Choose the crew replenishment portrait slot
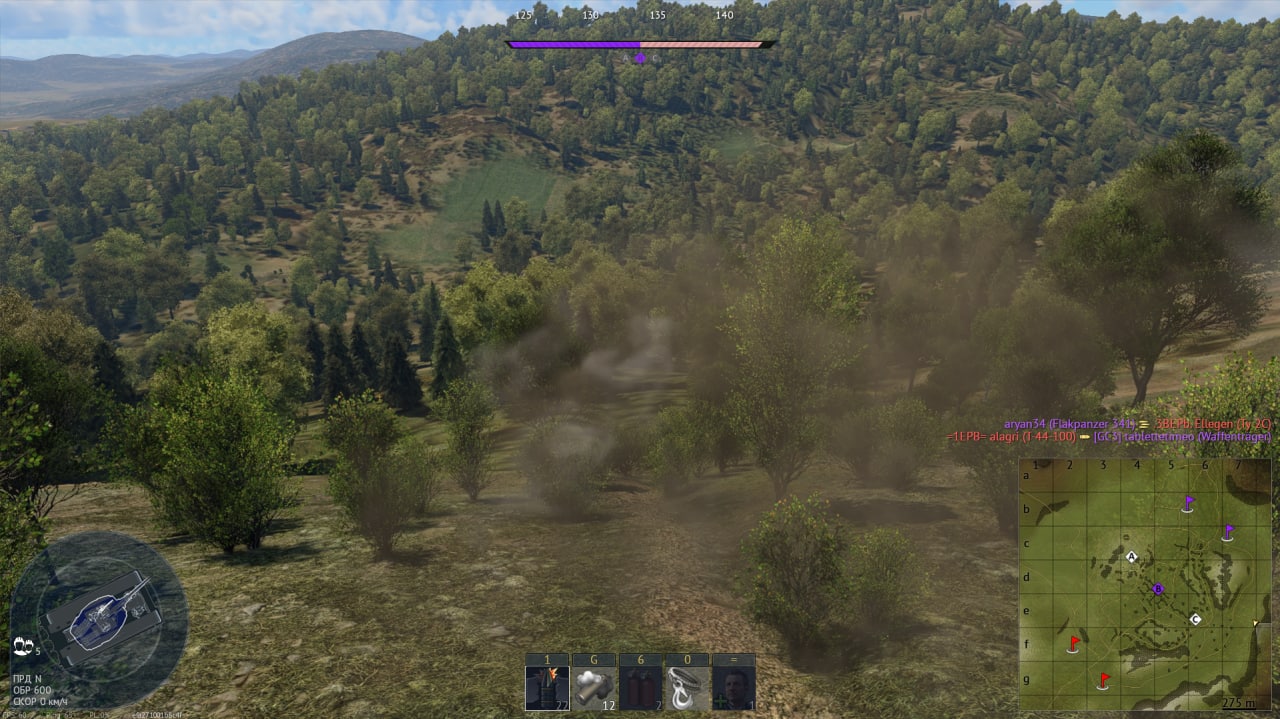The image size is (1280, 719). (x=733, y=688)
